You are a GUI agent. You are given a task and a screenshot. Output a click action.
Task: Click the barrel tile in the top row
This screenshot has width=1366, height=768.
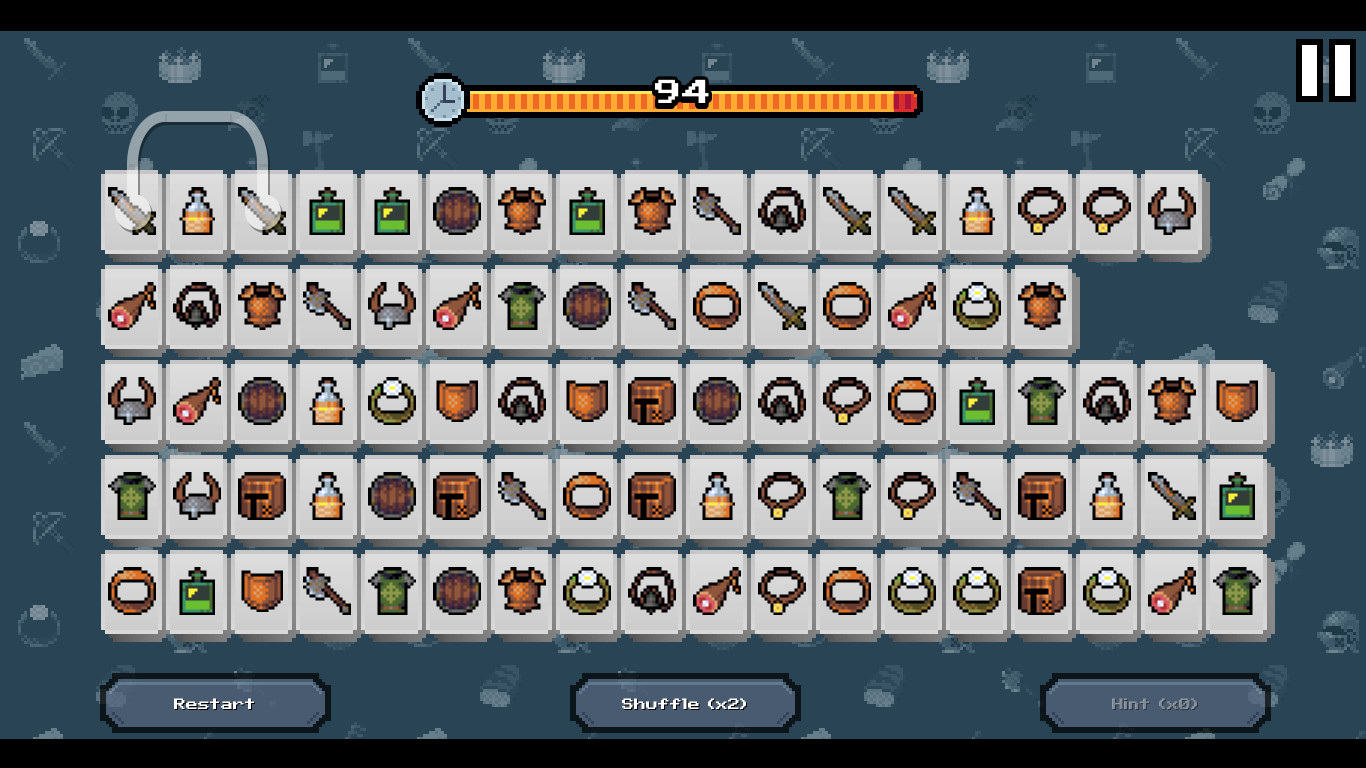tap(456, 213)
